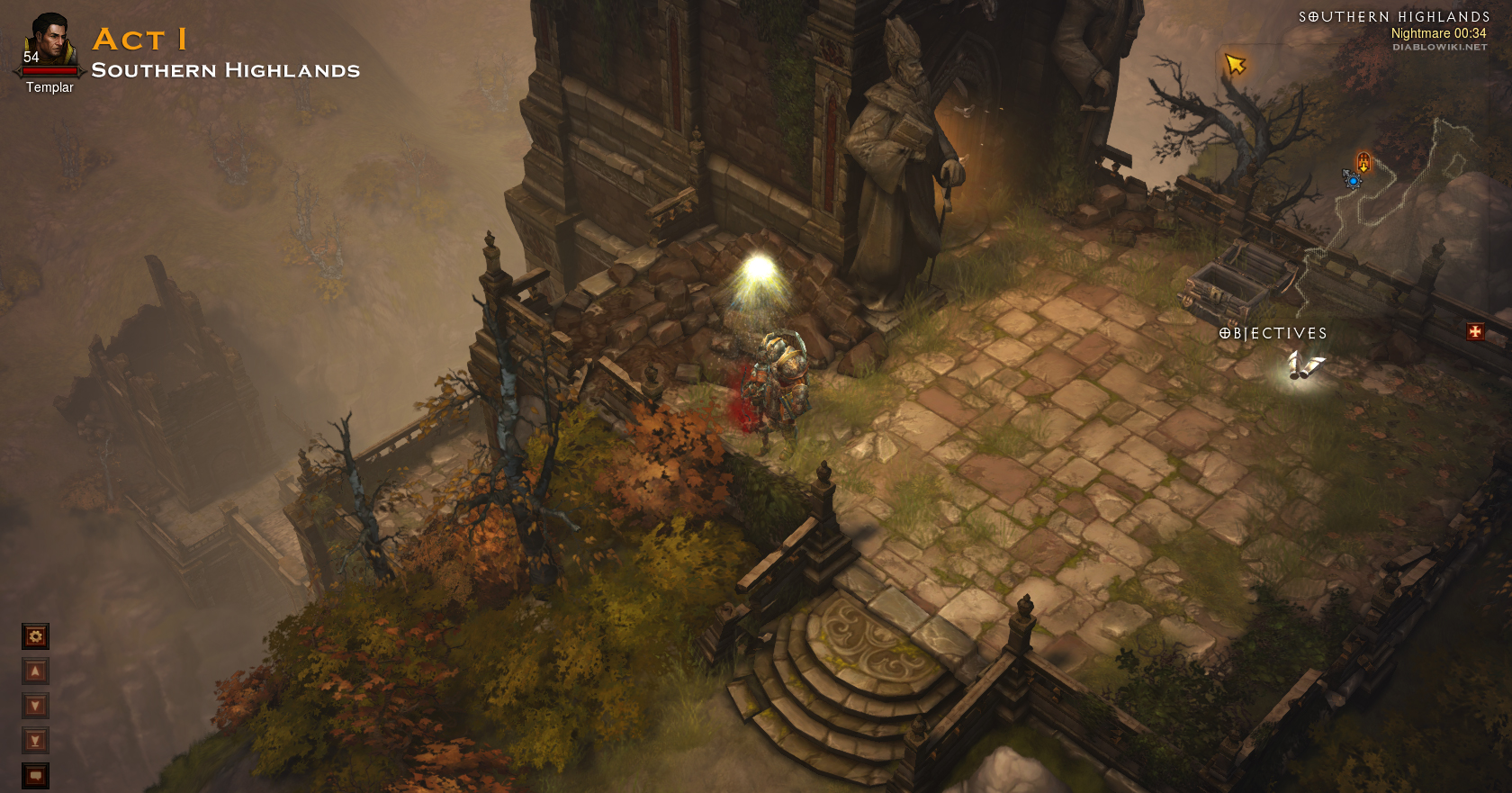Jump to chat bottom with underlined arrow
1512x793 pixels.
click(35, 741)
